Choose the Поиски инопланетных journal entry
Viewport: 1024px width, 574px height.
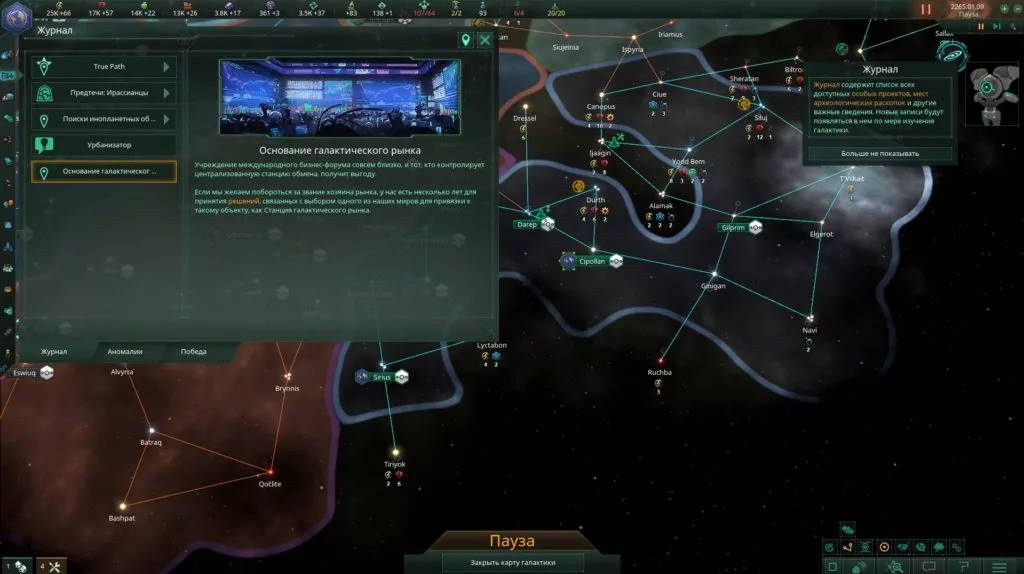104,119
